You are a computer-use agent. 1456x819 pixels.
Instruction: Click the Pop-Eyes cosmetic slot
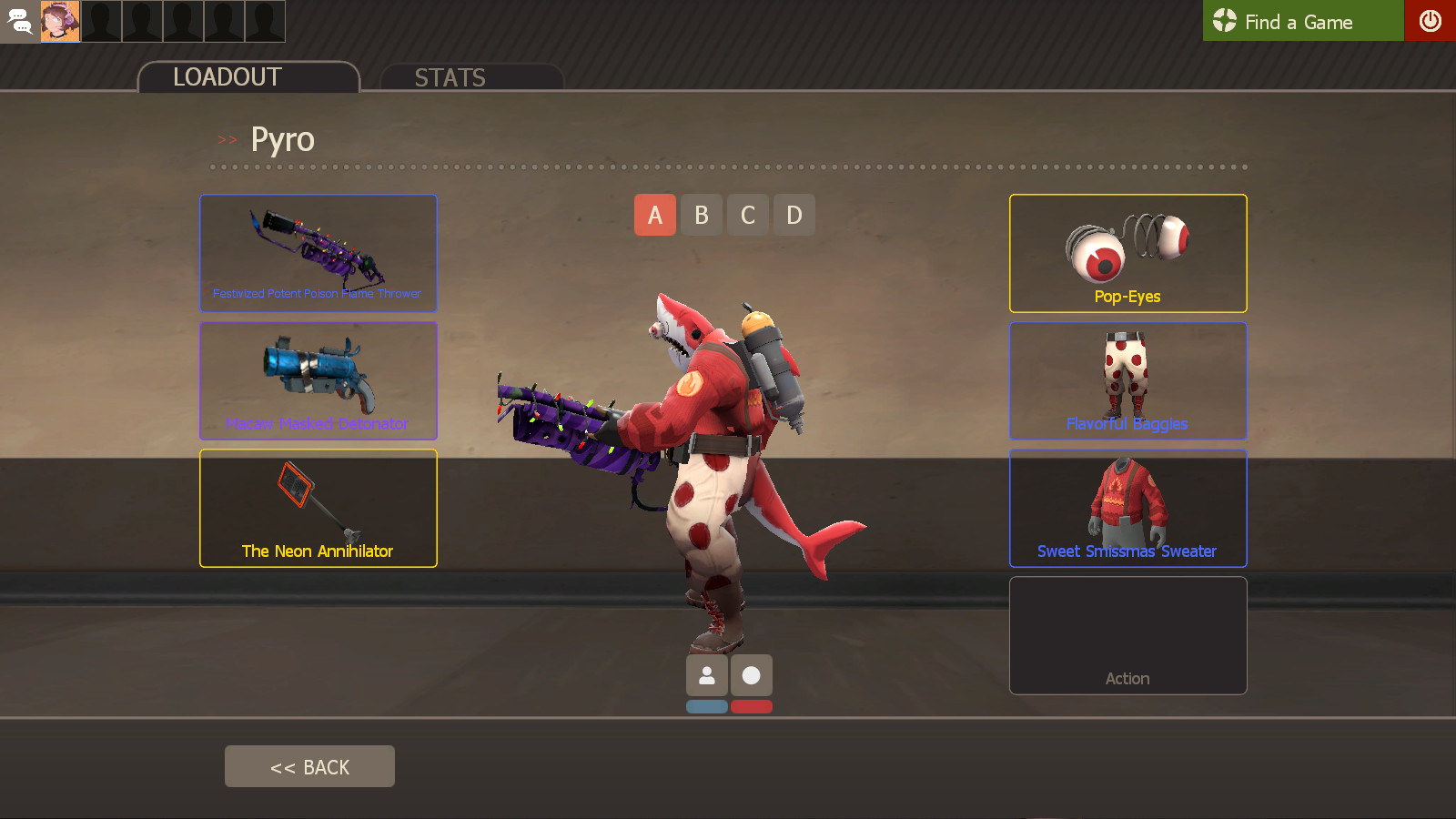pyautogui.click(x=1127, y=253)
